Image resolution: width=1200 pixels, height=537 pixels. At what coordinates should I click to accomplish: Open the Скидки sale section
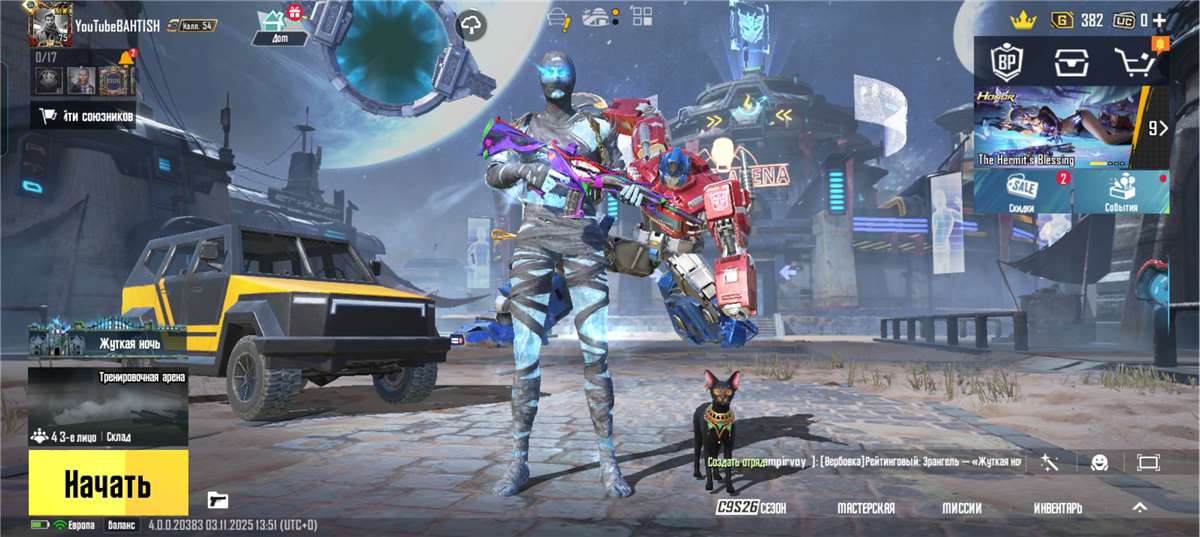(1022, 191)
